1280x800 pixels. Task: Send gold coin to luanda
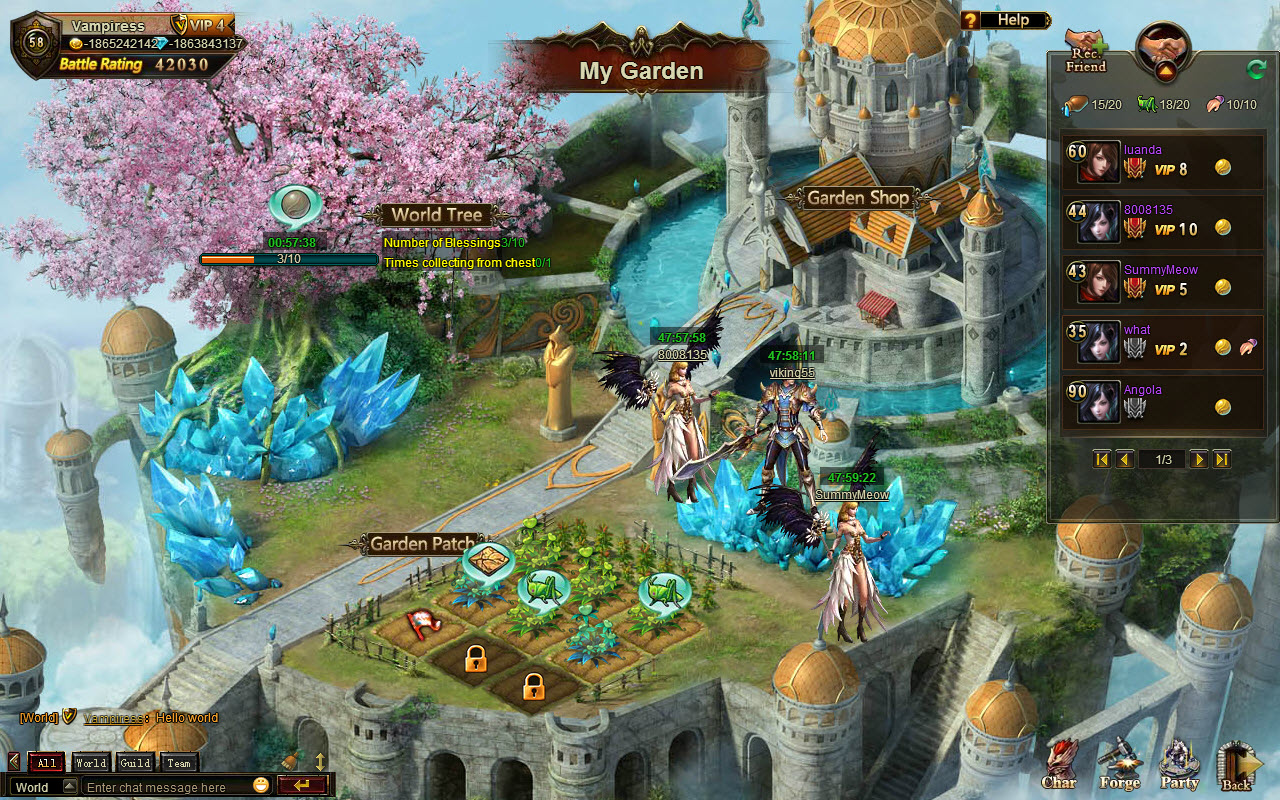[x=1224, y=168]
